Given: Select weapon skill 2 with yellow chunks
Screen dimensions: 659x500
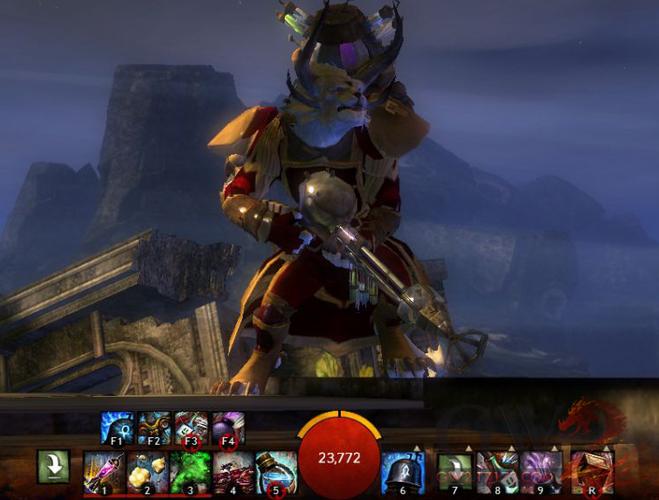Looking at the screenshot, I should pyautogui.click(x=147, y=472).
